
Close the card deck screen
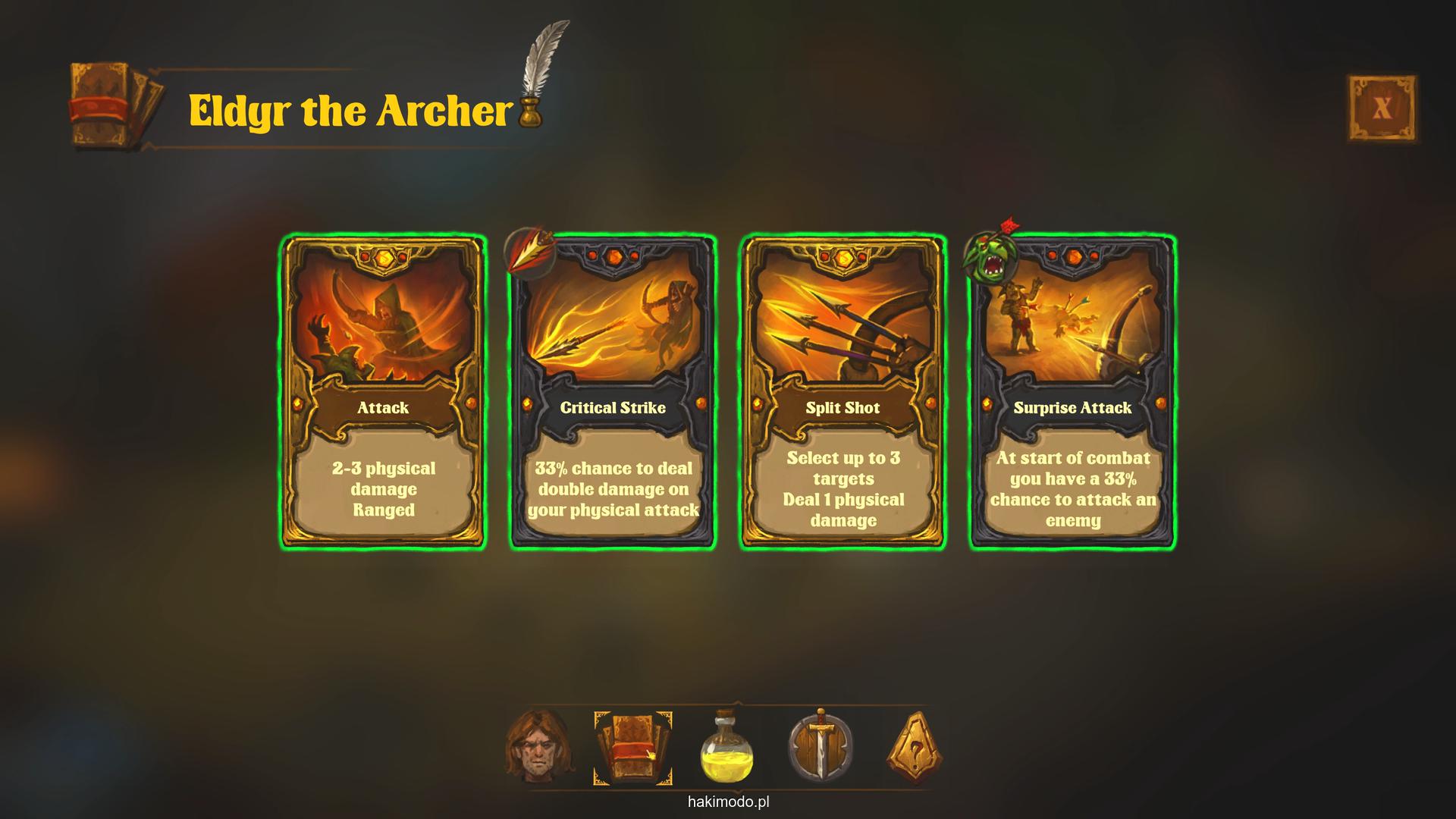coord(1381,108)
